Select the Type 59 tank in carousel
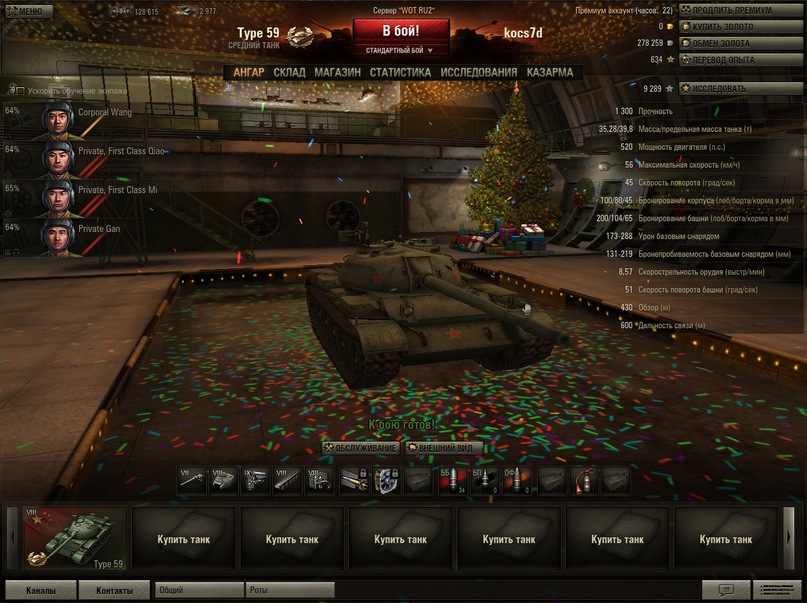Screen dimensions: 807x603 coord(76,539)
